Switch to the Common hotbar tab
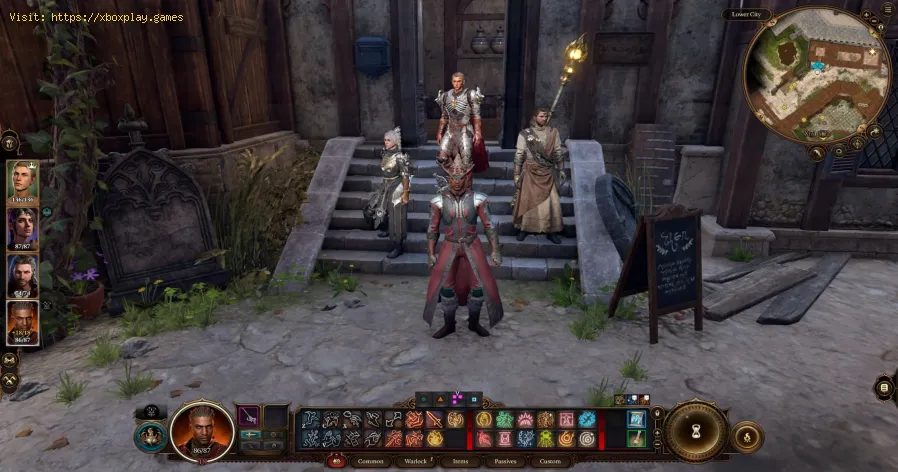This screenshot has width=898, height=472. point(369,461)
